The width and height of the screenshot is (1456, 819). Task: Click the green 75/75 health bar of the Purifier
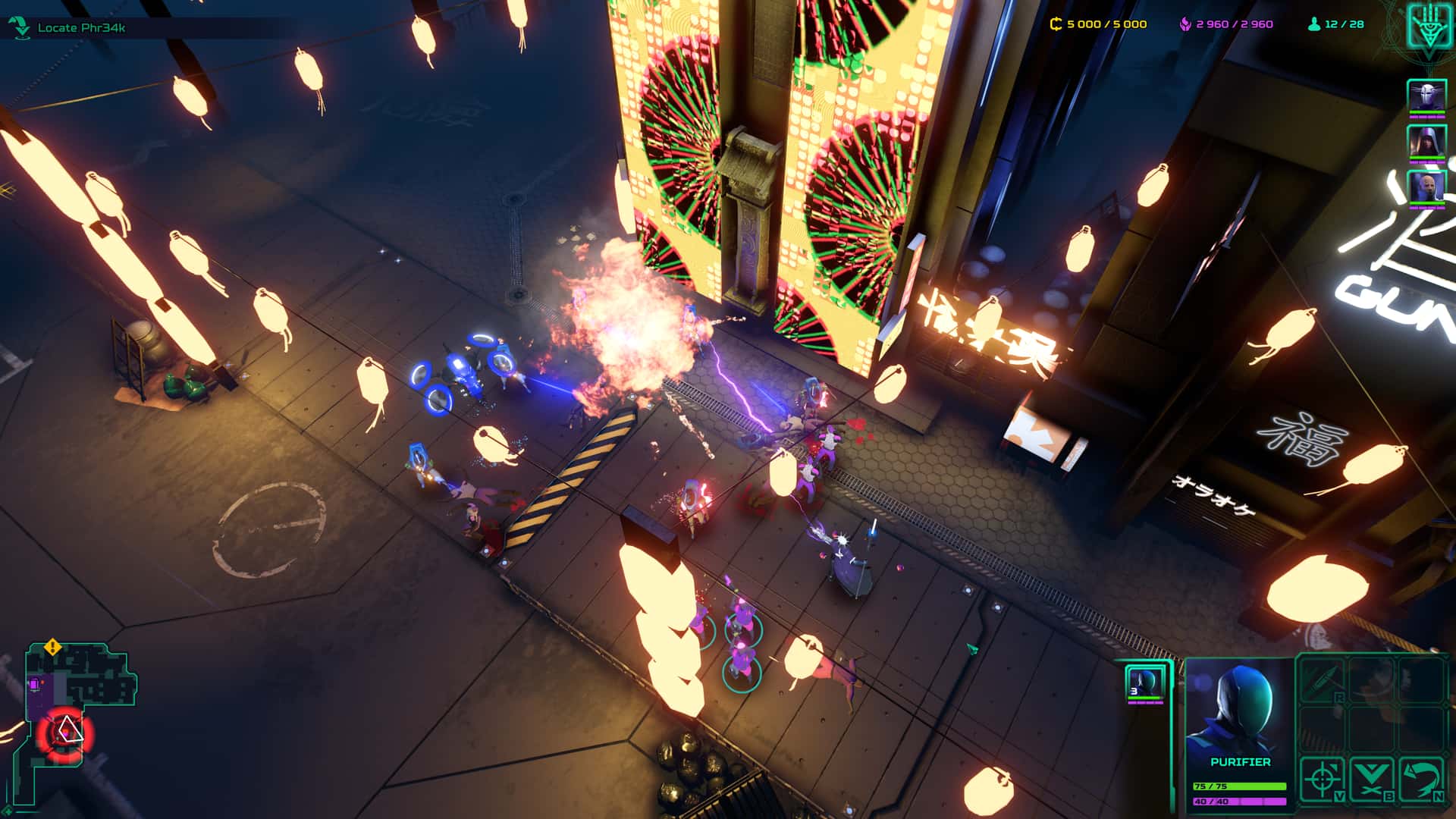[1240, 786]
